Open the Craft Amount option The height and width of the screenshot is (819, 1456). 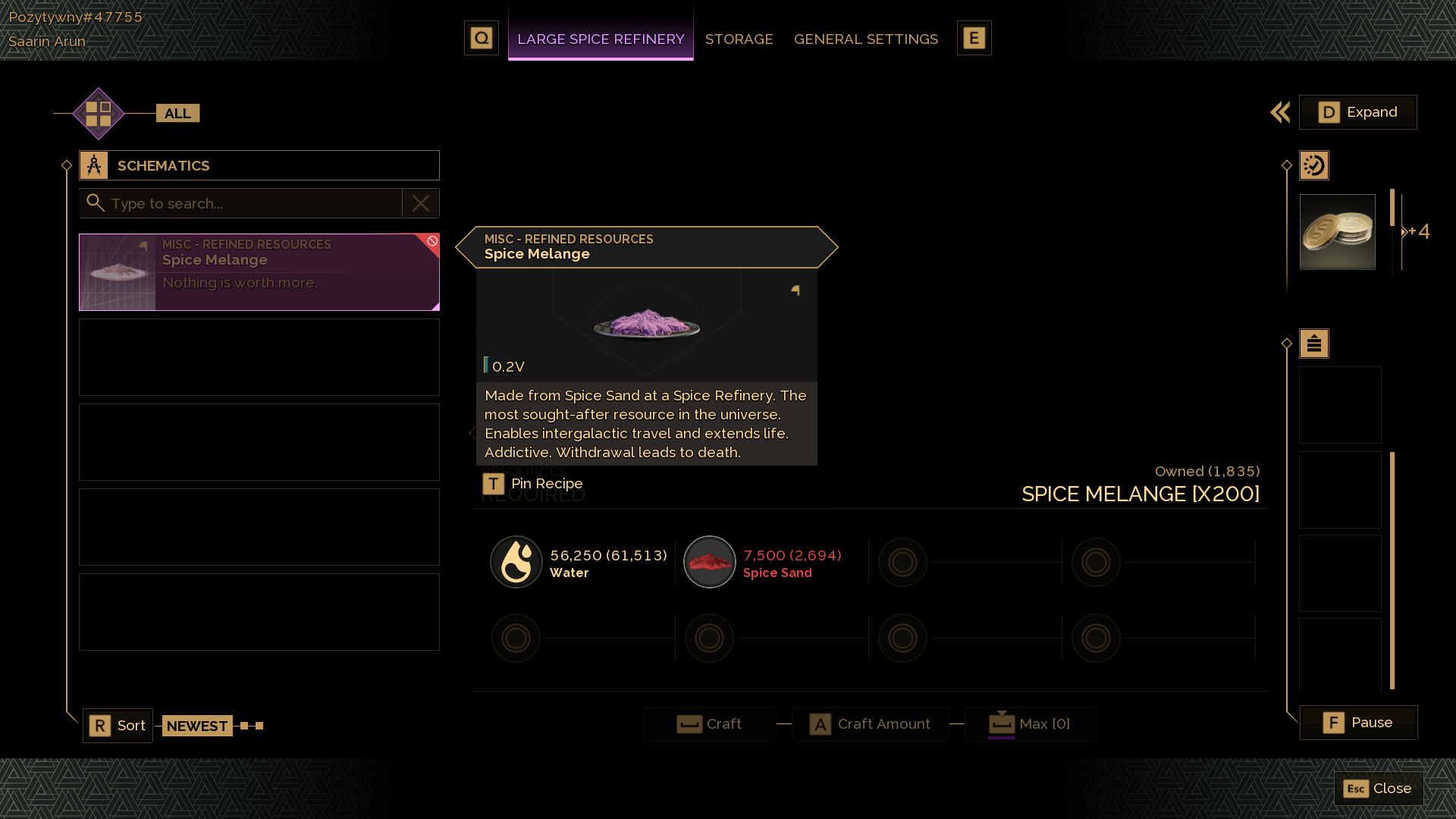871,724
